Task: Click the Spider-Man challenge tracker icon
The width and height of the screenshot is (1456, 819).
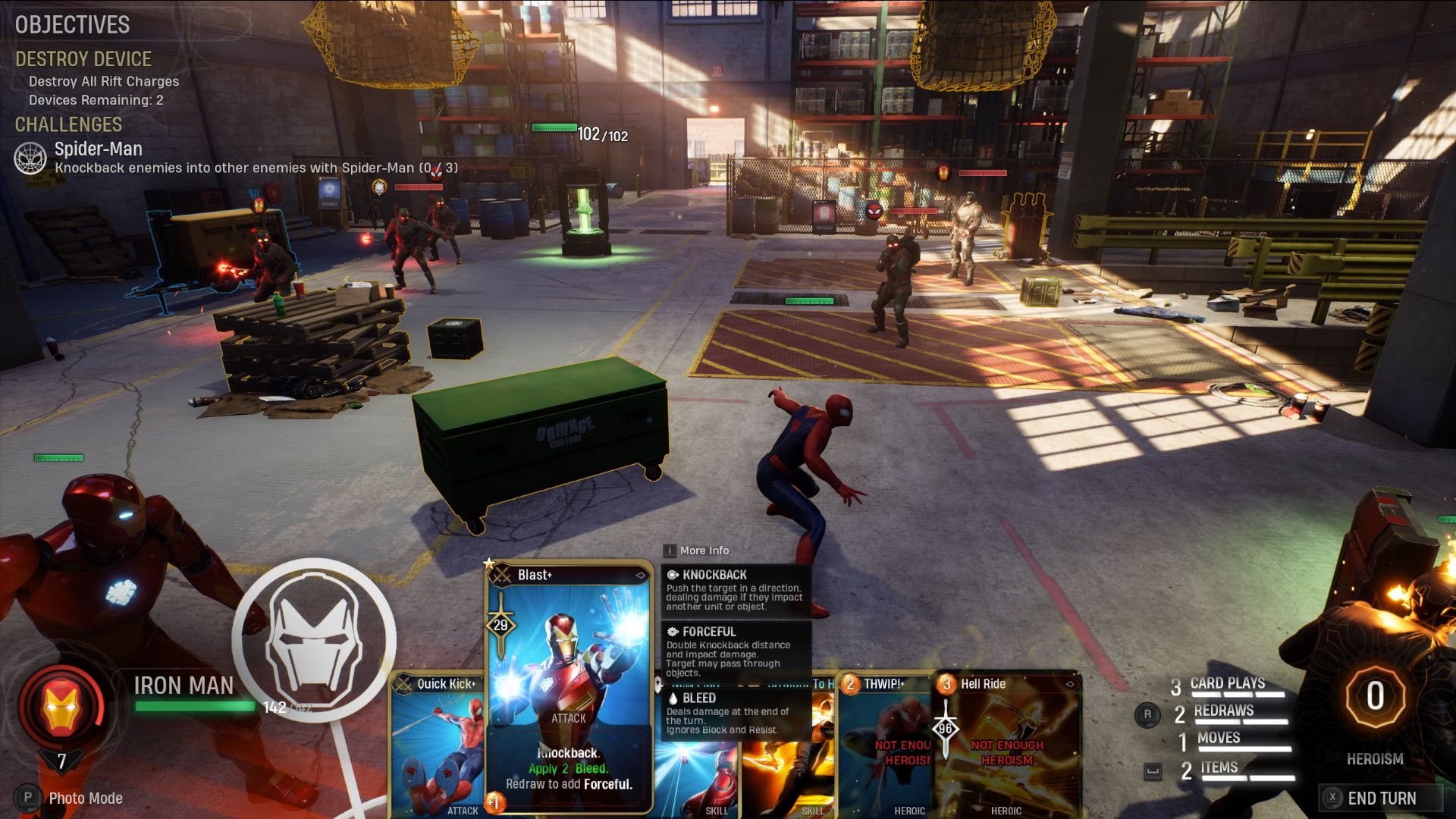Action: (30, 158)
